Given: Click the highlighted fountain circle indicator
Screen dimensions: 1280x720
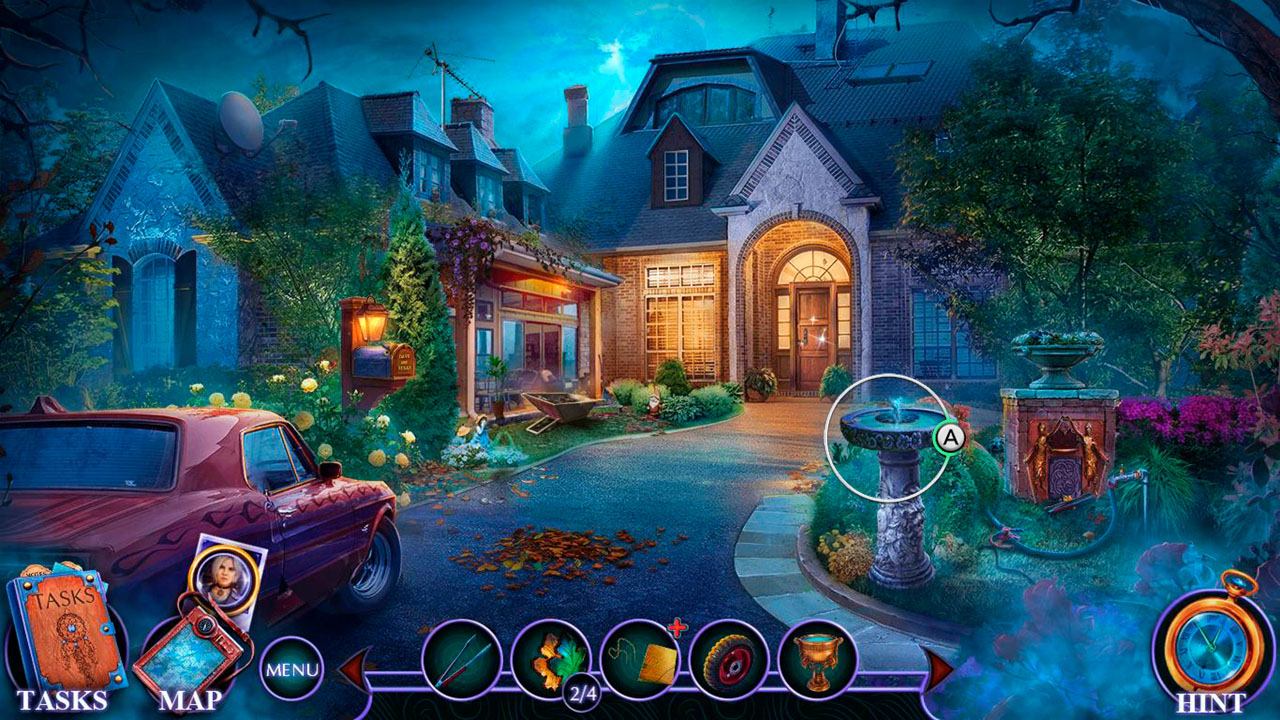Looking at the screenshot, I should 887,438.
